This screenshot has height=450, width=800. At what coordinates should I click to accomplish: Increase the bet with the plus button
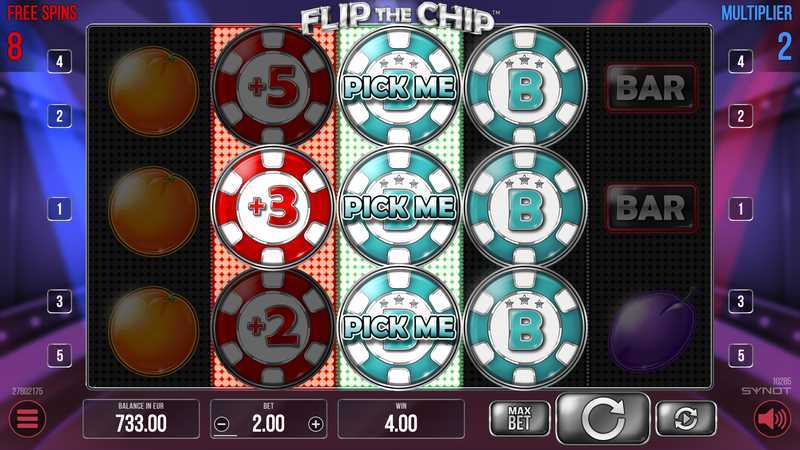pos(316,423)
